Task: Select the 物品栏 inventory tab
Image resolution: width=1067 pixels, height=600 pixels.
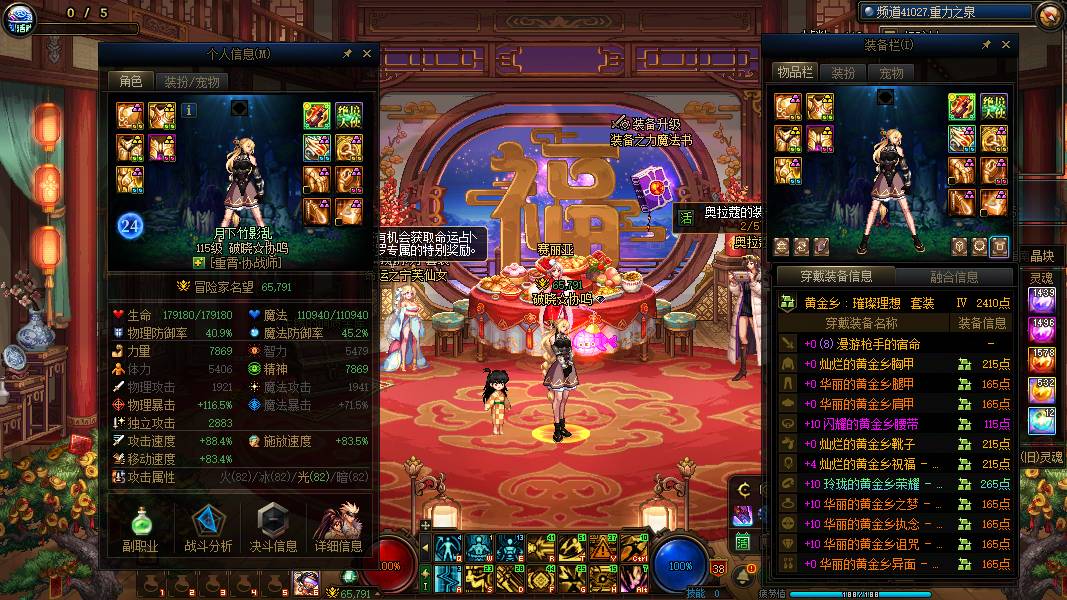Action: (x=794, y=73)
